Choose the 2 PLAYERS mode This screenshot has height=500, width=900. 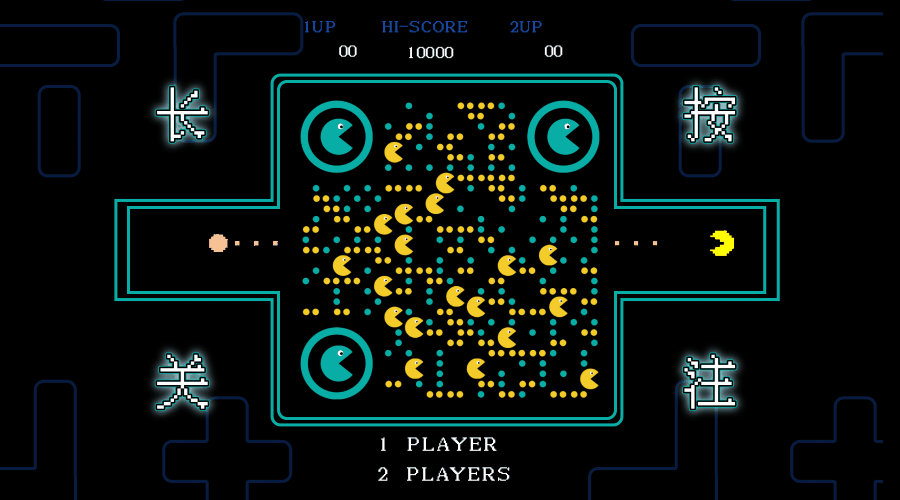[x=444, y=474]
